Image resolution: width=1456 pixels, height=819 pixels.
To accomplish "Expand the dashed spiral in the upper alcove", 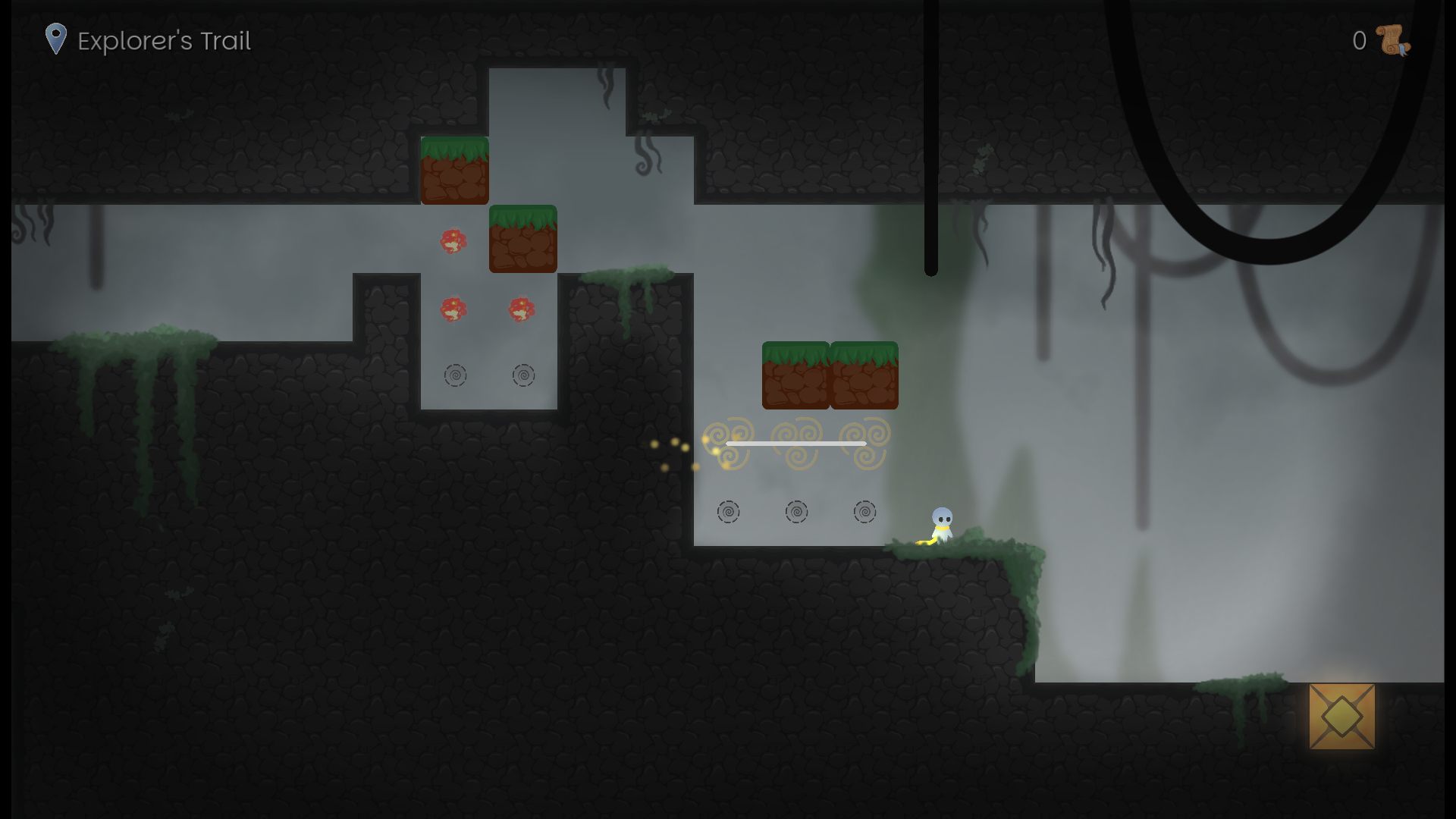I will [456, 375].
